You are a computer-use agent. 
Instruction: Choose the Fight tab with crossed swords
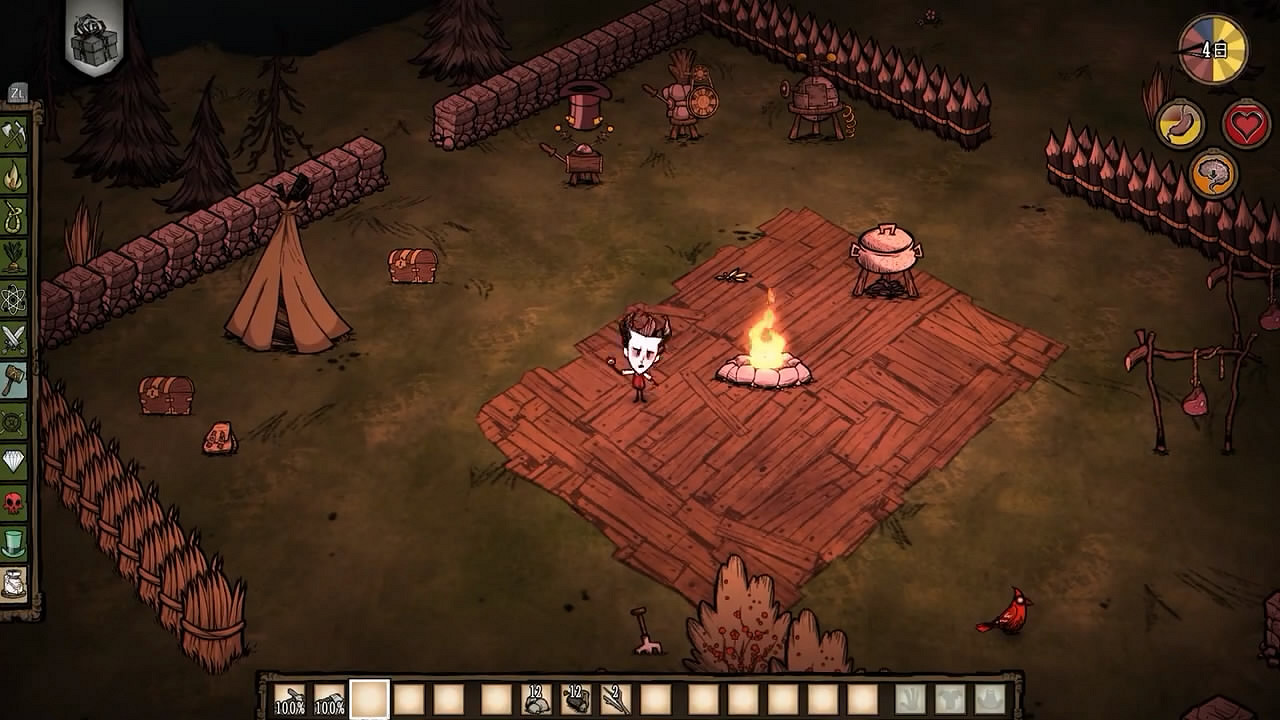[x=13, y=339]
